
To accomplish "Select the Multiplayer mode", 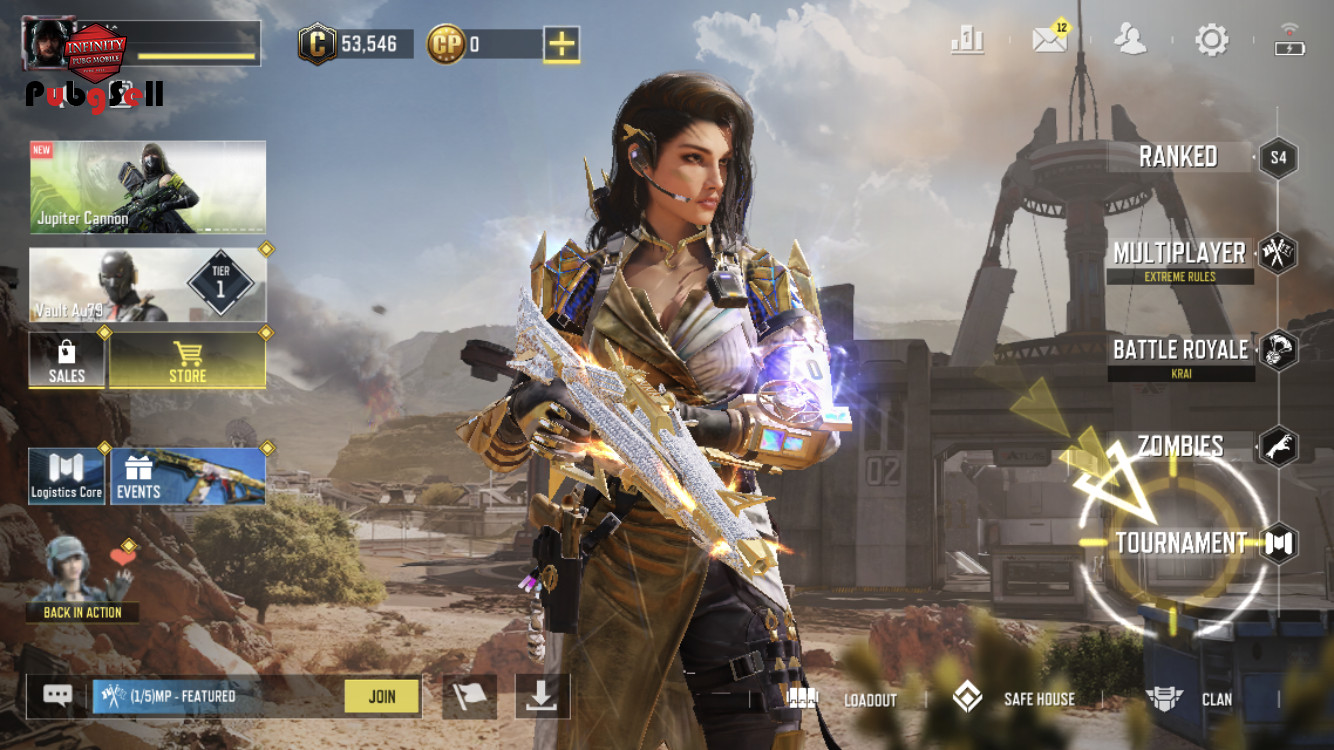I will (1180, 254).
